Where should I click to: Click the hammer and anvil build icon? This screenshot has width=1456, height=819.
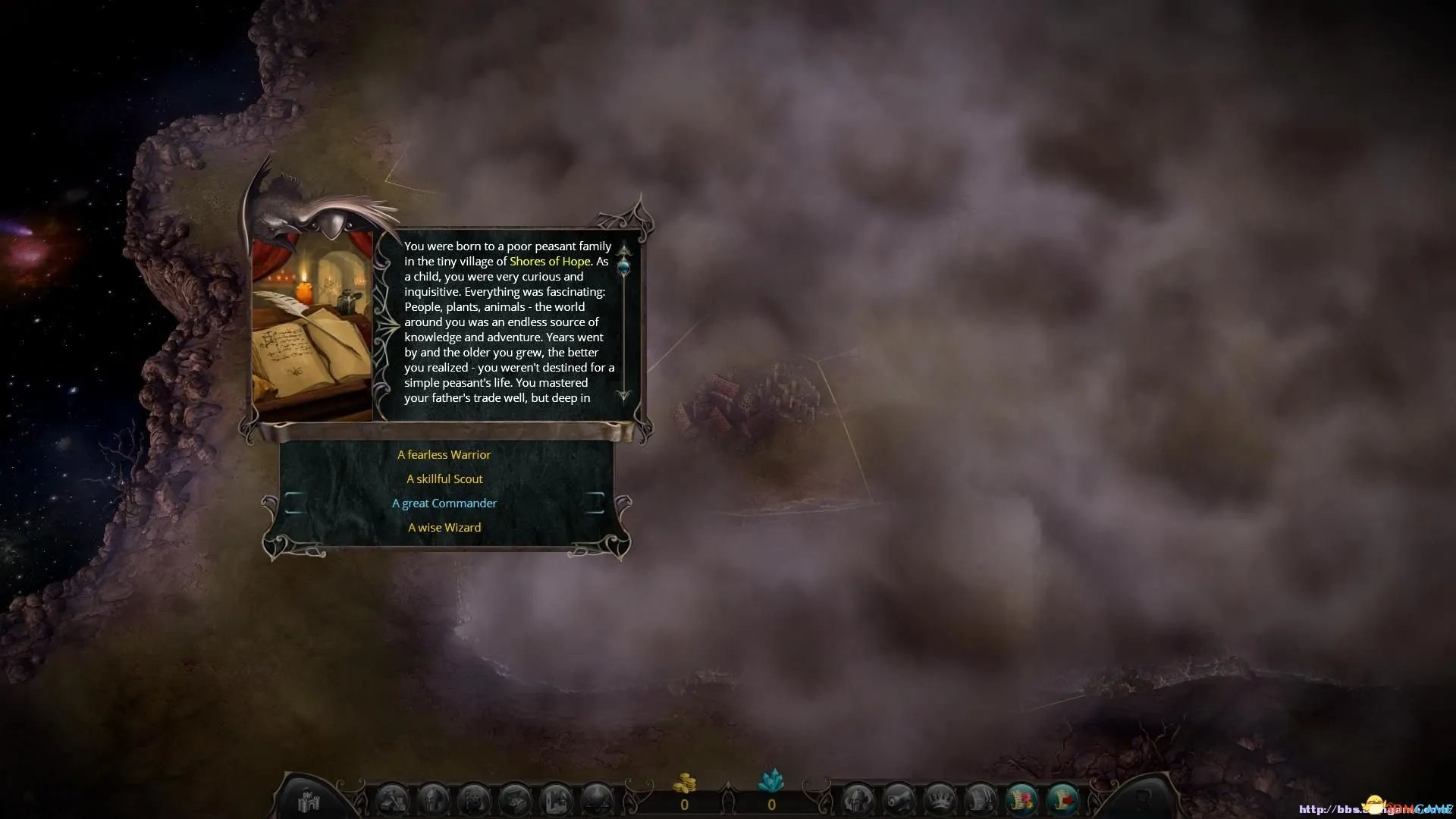pyautogui.click(x=393, y=801)
